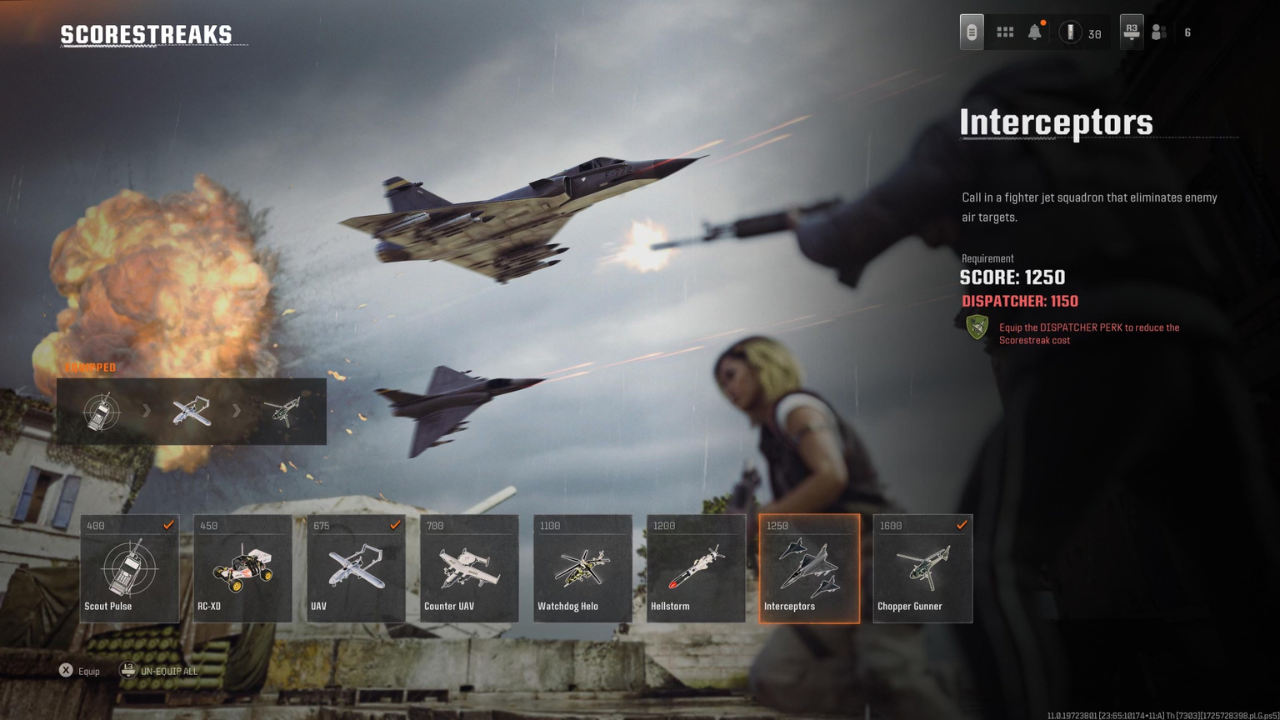Open the friends list icon
Viewport: 1280px width, 720px height.
[x=1158, y=31]
